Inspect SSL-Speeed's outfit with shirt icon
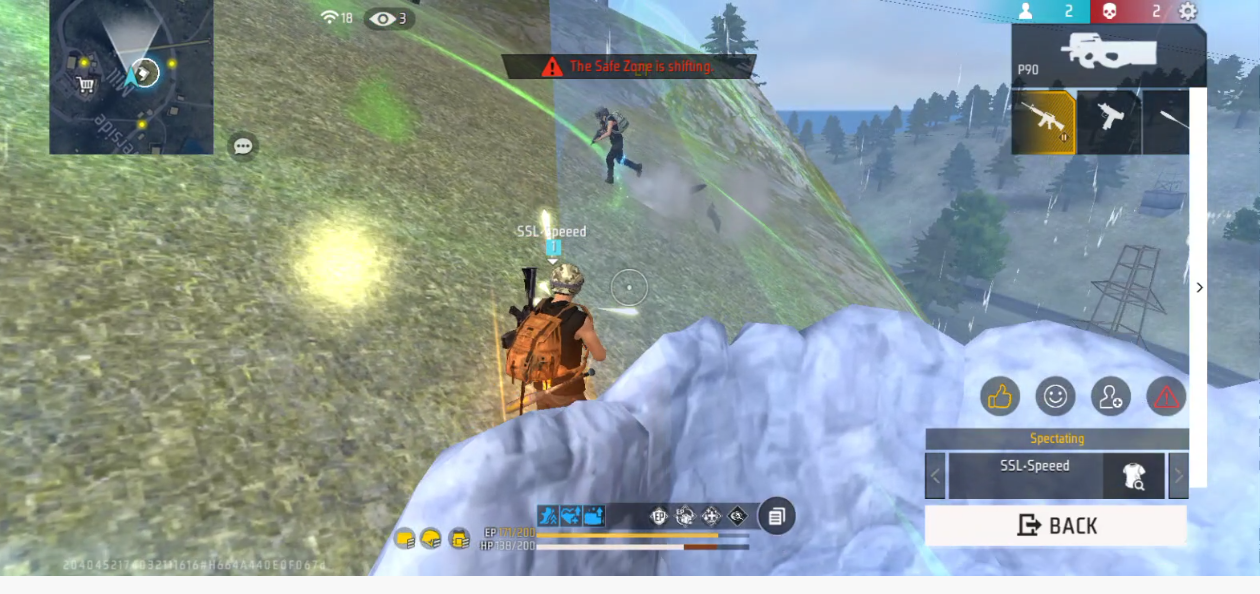This screenshot has width=1260, height=594. tap(1134, 476)
